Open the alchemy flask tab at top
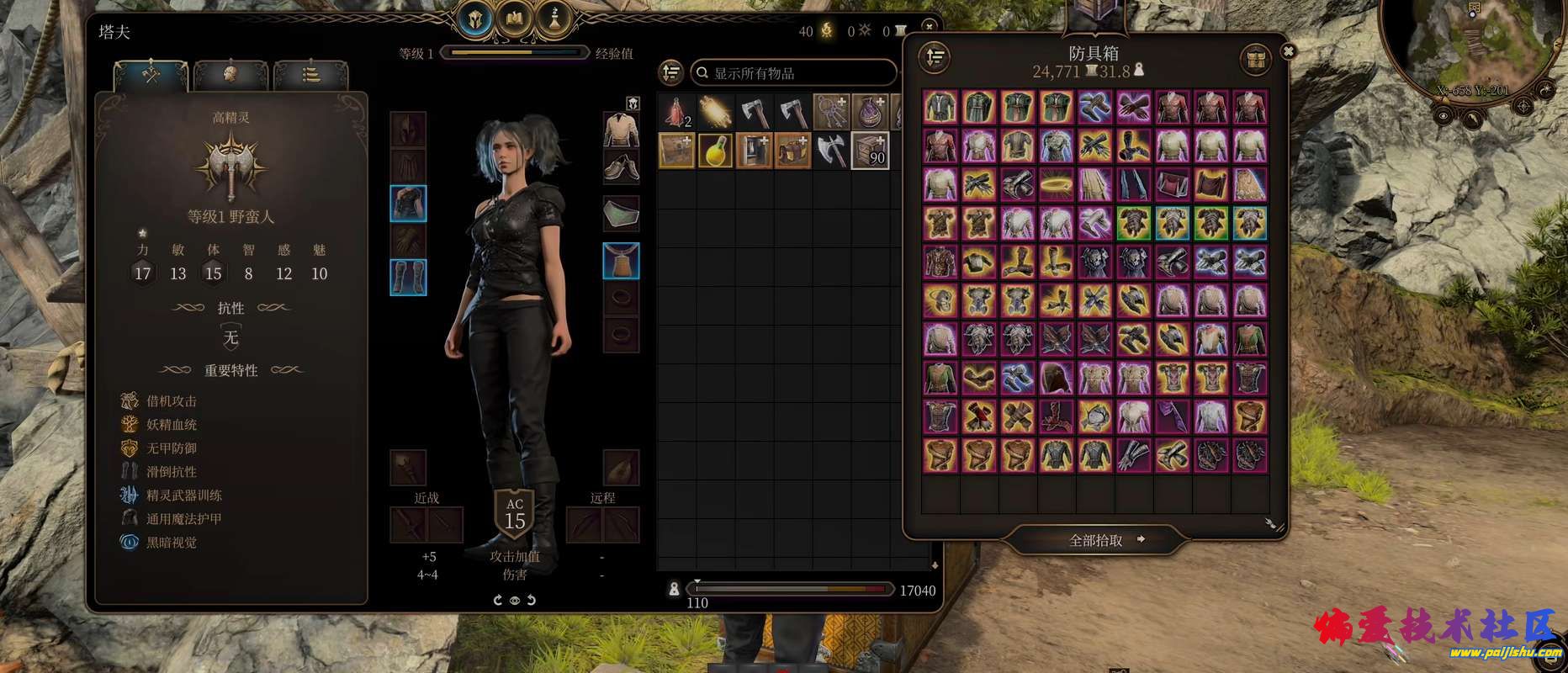Image resolution: width=1568 pixels, height=673 pixels. pos(555,19)
